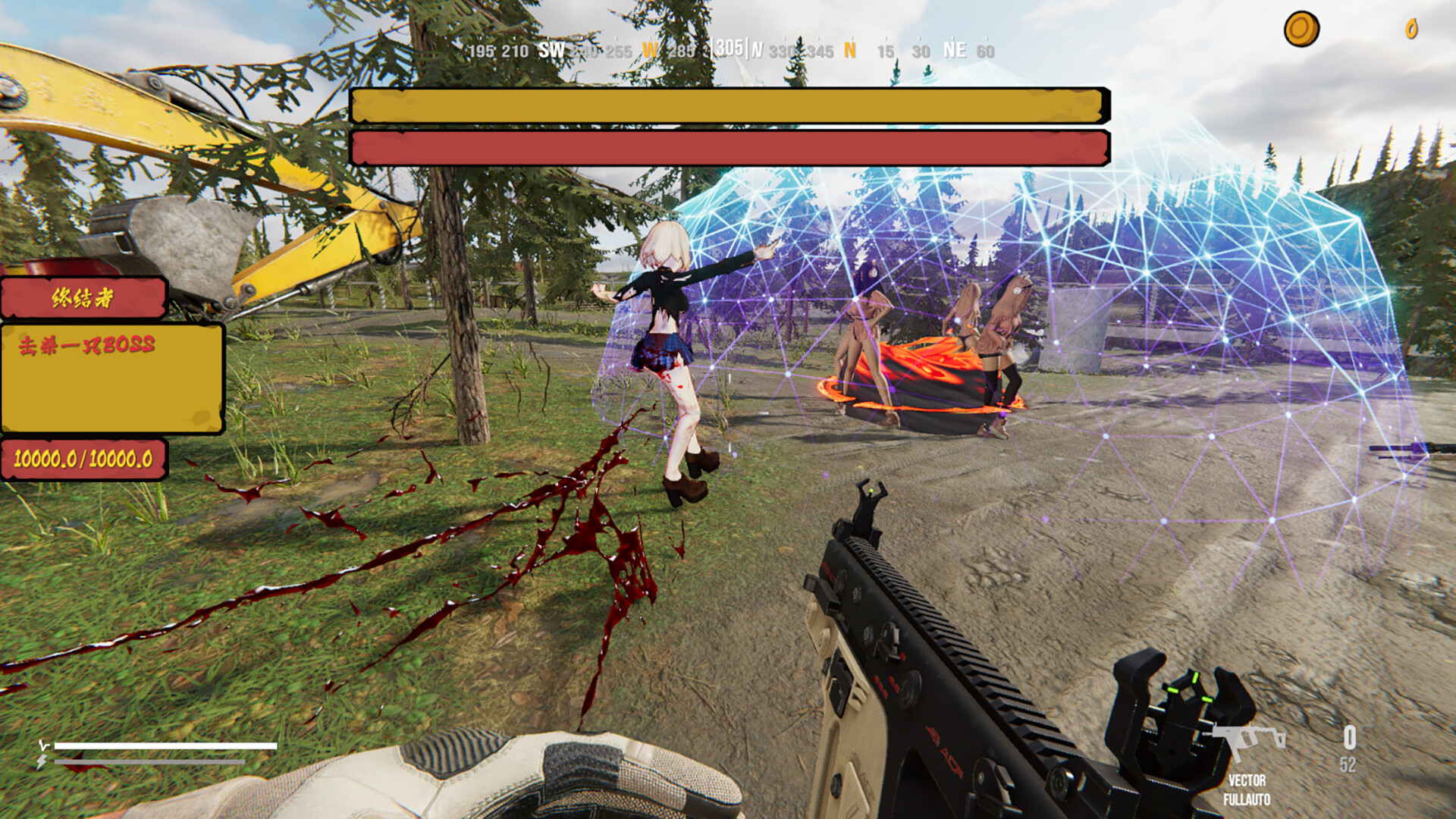Click the N compass direction marker
The image size is (1456, 819).
point(849,52)
